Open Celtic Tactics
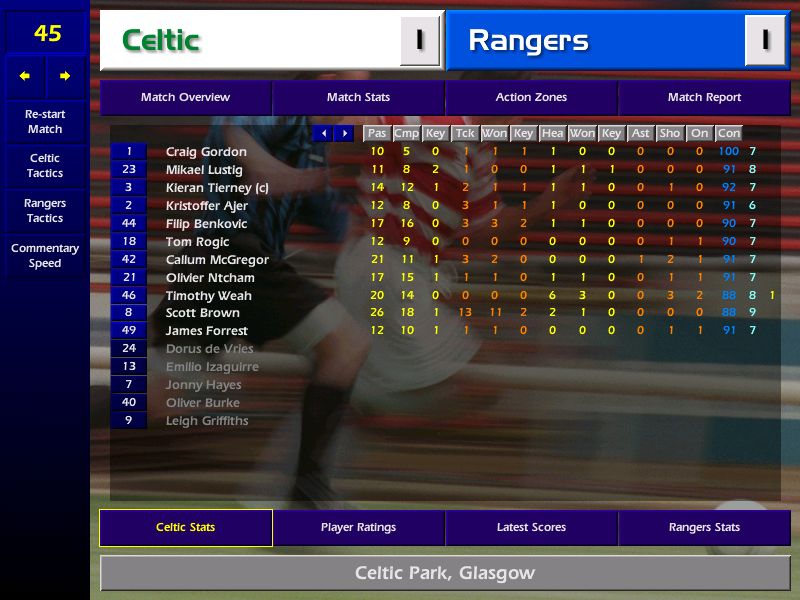Screen dimensions: 800x600 (45, 166)
